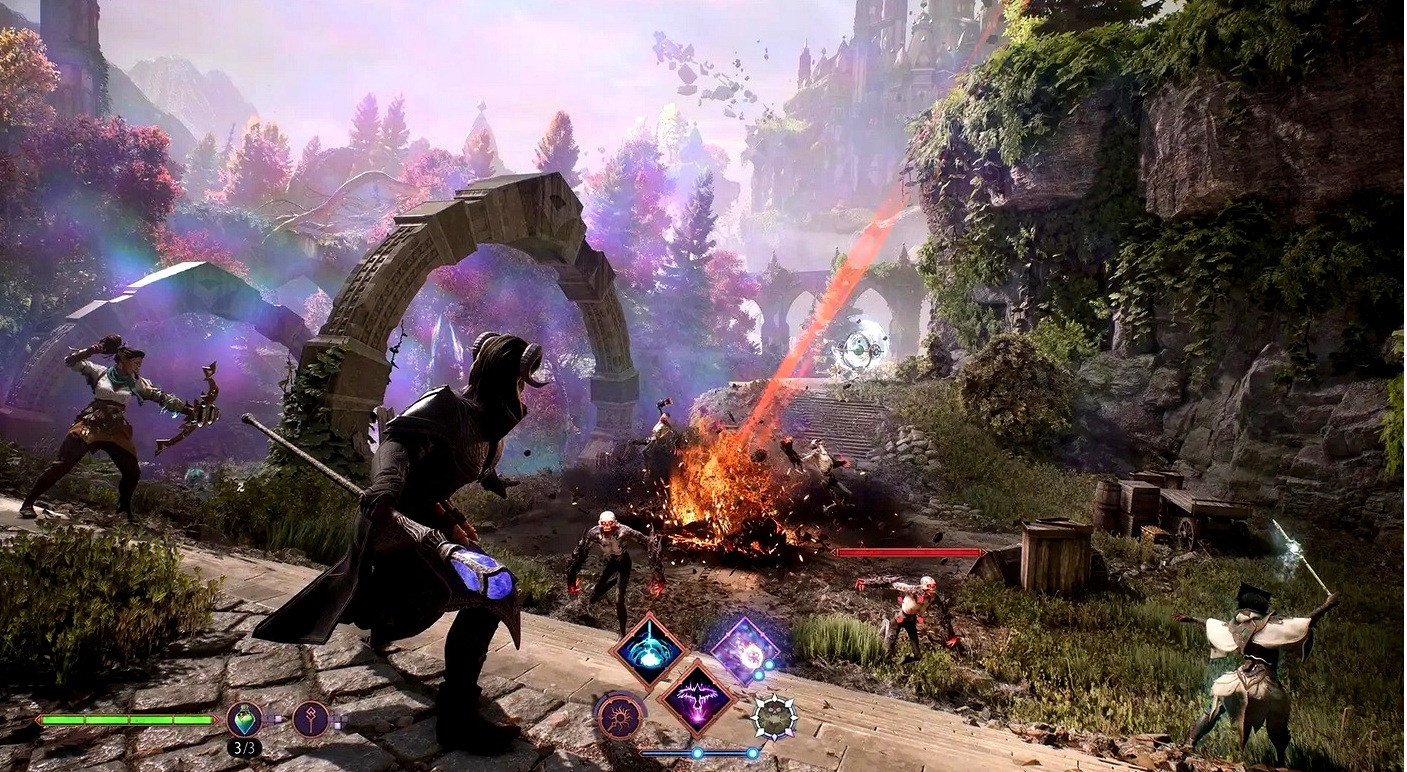Select the round sunburst staff icon

point(620,716)
